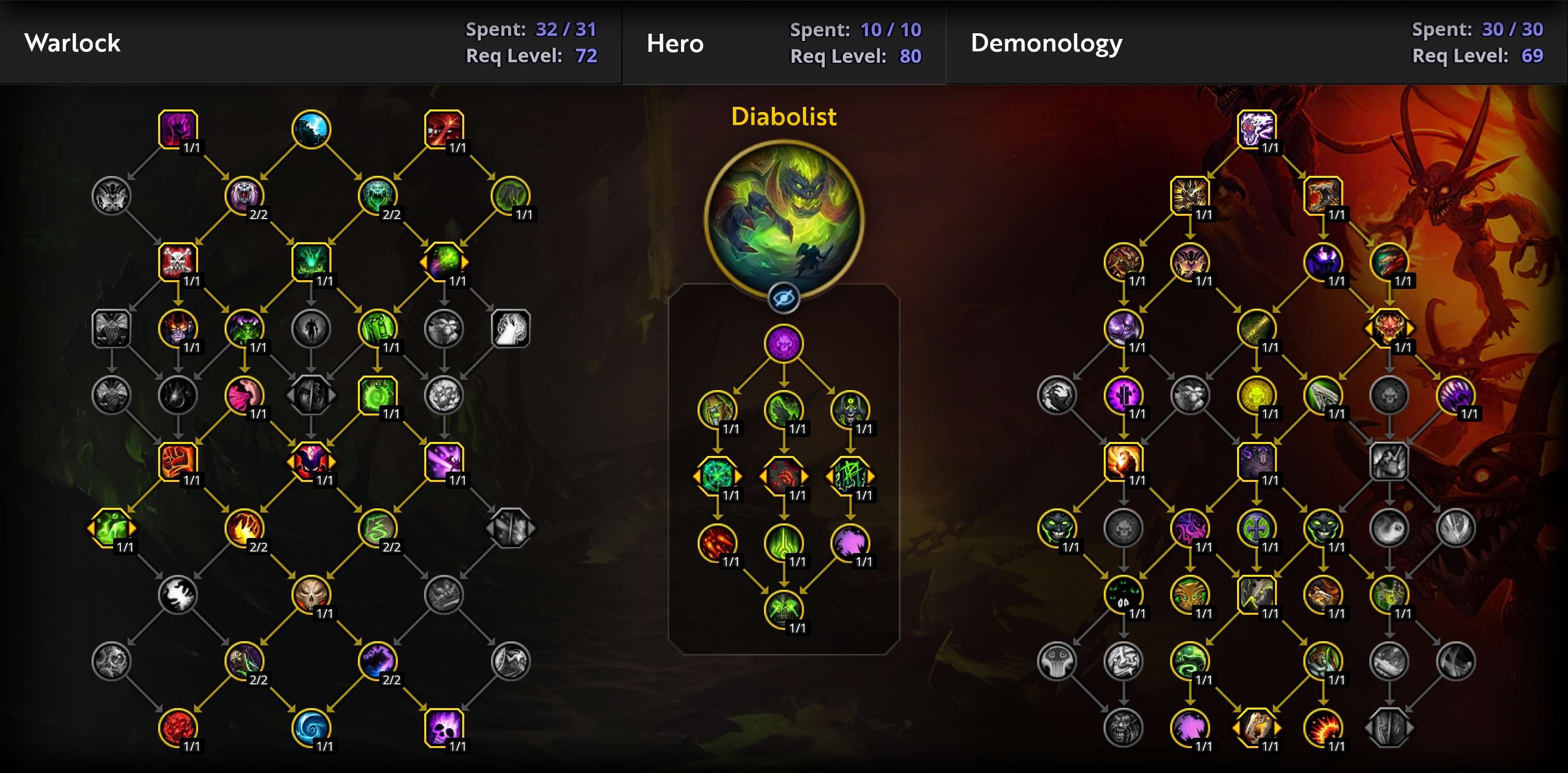Select the red skull-and-crossbones talent
The width and height of the screenshot is (1568, 773).
(x=178, y=261)
